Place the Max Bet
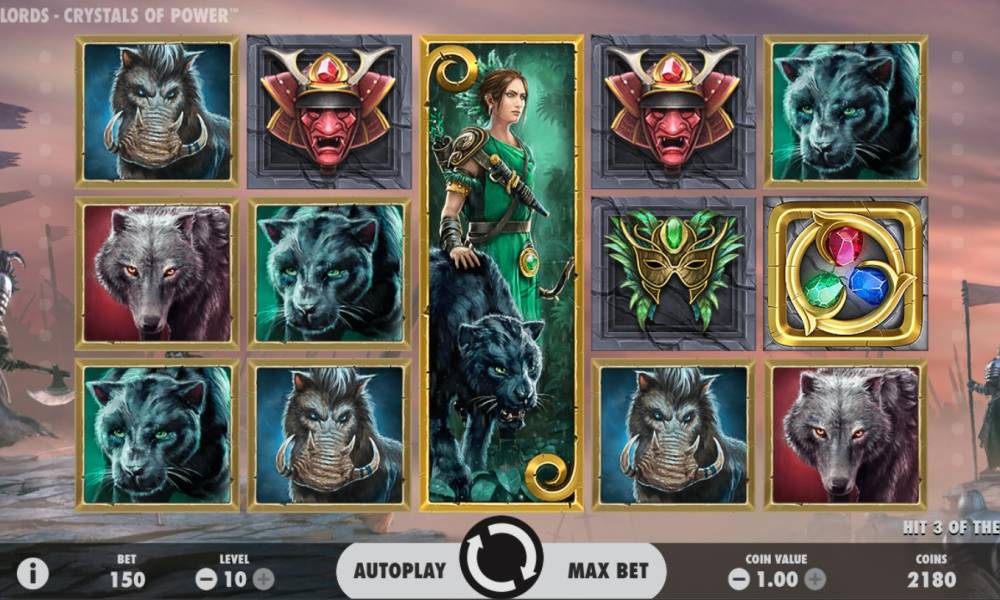 click(608, 571)
